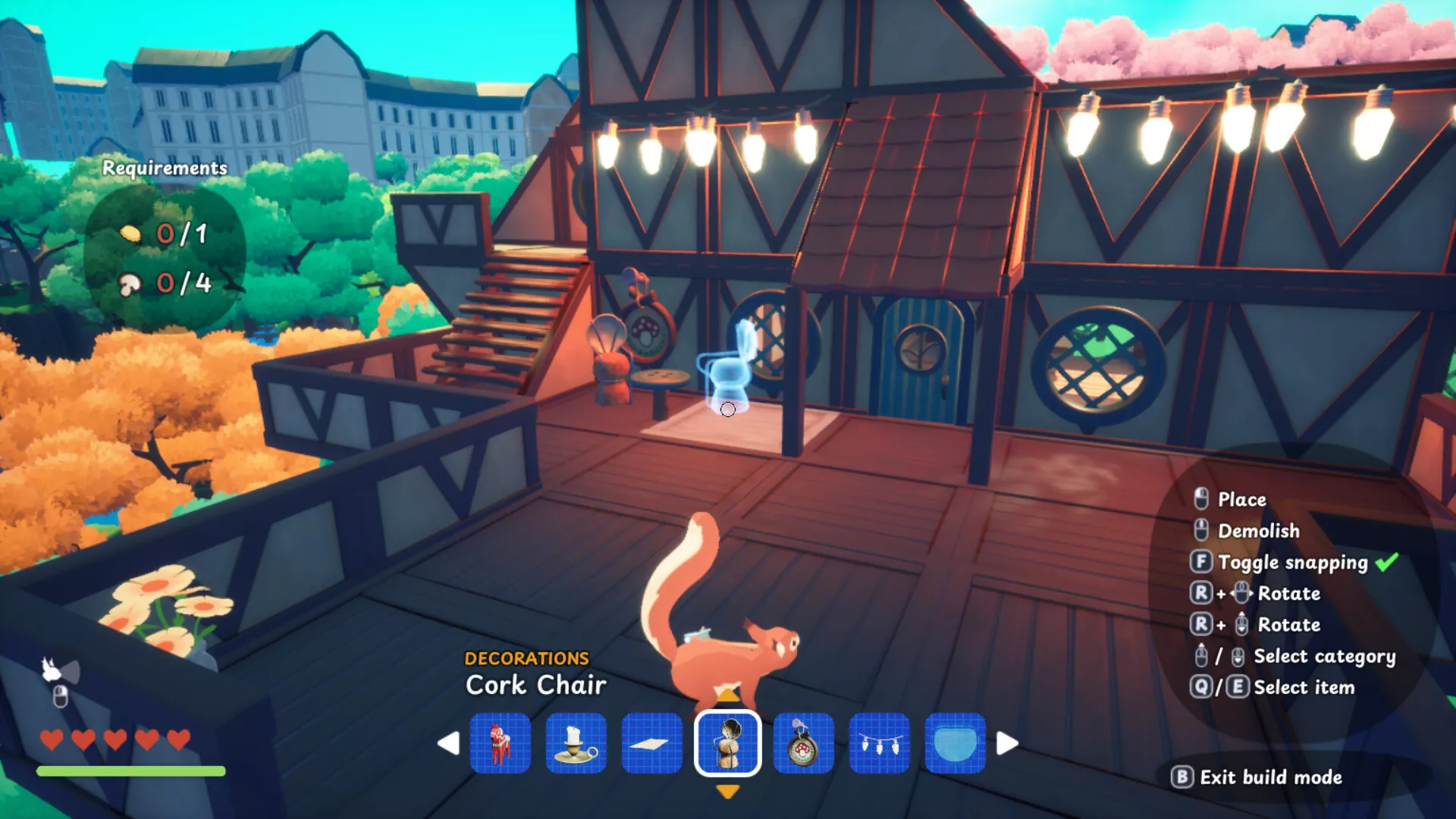Click the left arrow for previous item
The width and height of the screenshot is (1456, 819).
[449, 743]
